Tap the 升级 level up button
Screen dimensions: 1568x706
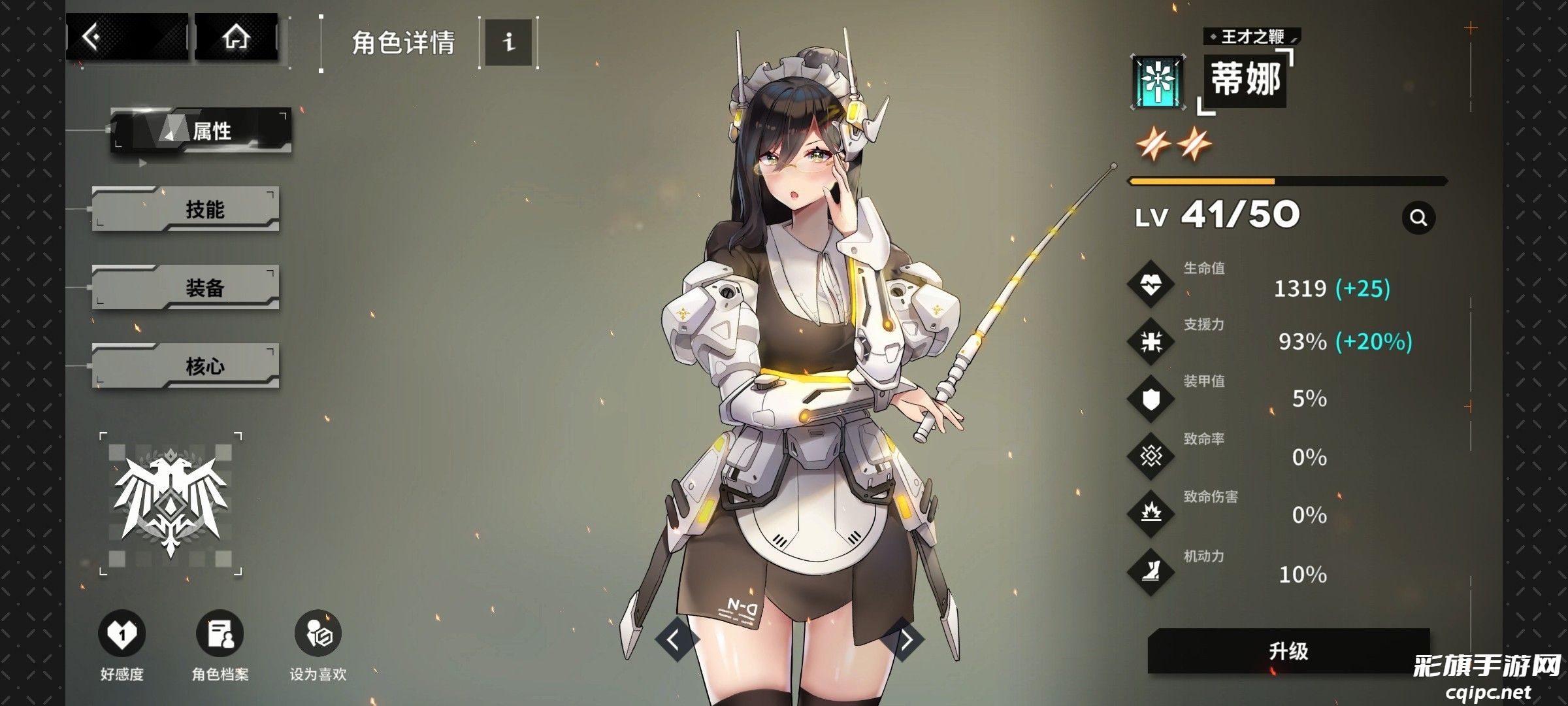point(1288,650)
